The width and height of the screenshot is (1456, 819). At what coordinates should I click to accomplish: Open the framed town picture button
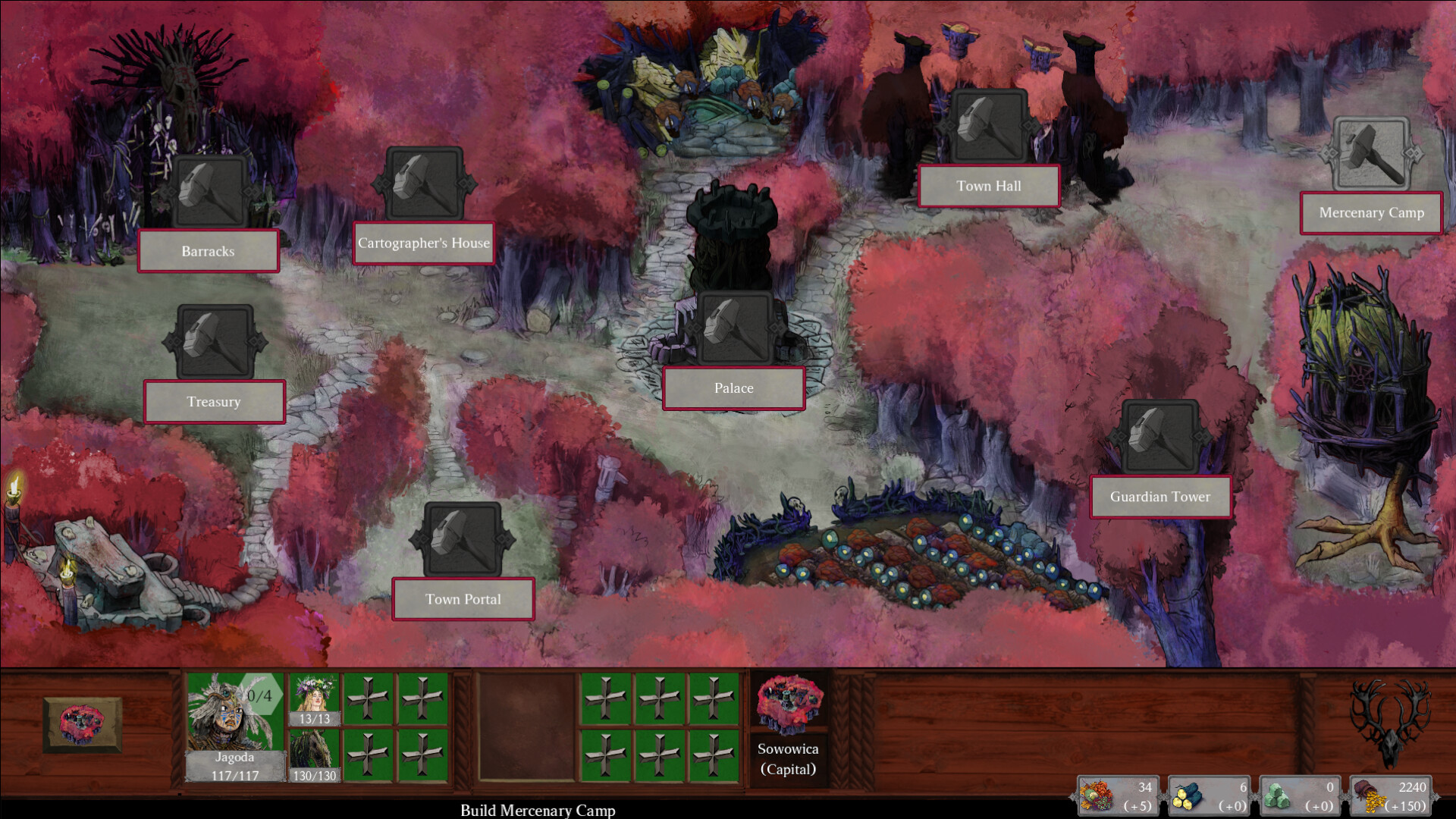coord(82,724)
